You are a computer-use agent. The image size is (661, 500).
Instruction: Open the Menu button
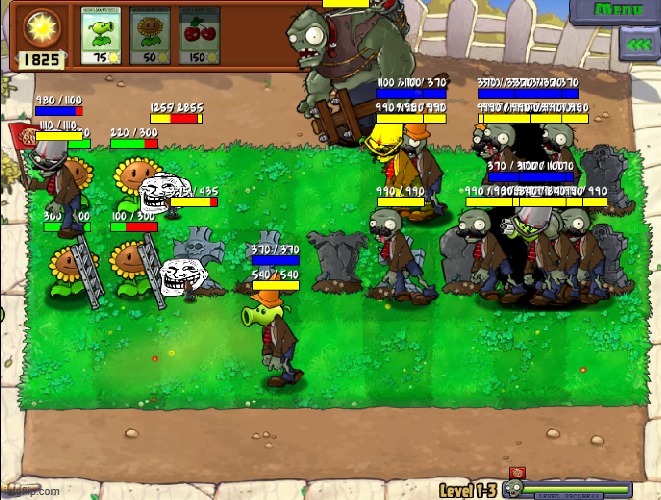click(x=619, y=10)
